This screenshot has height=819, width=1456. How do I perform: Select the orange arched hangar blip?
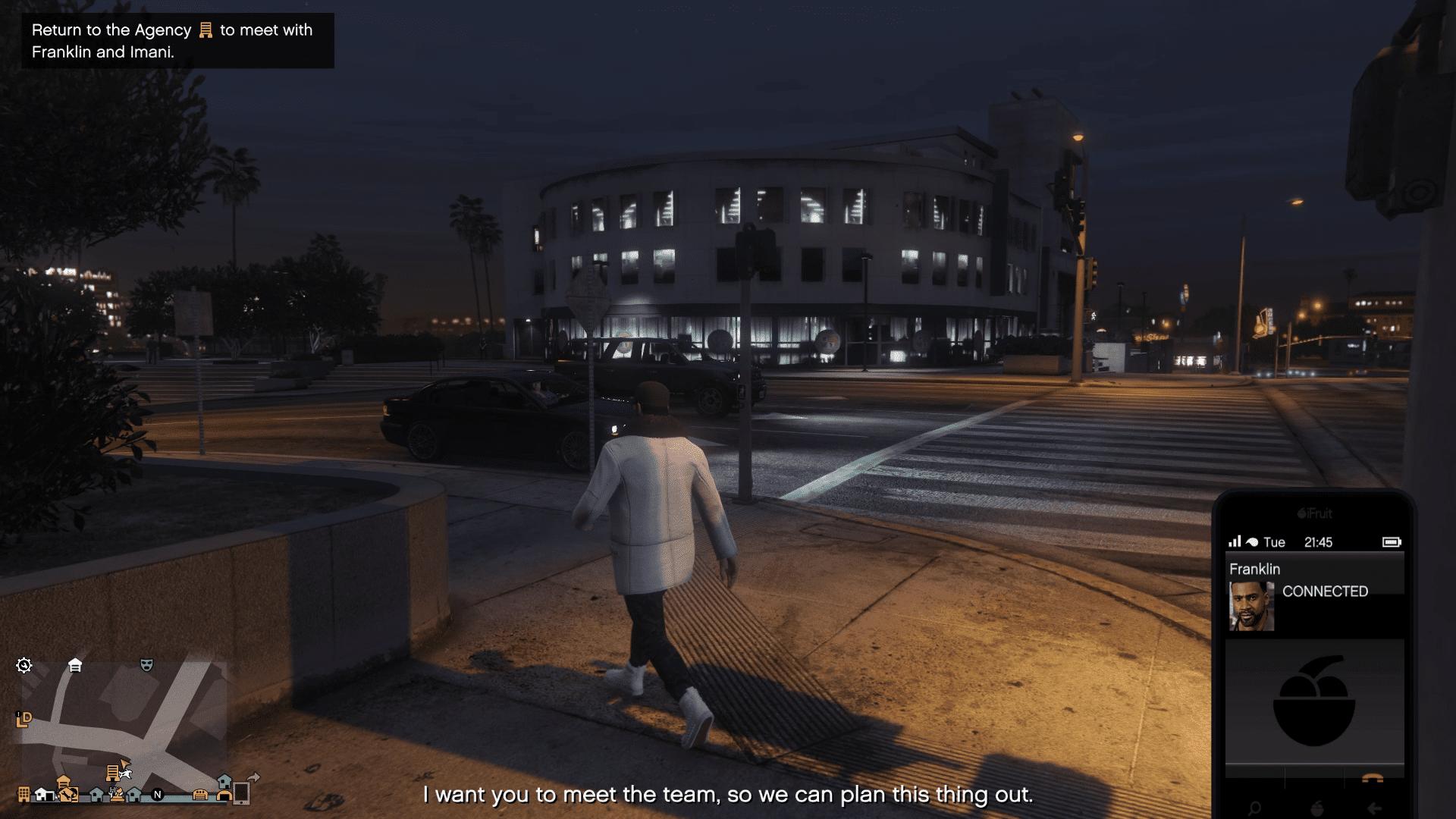[224, 795]
